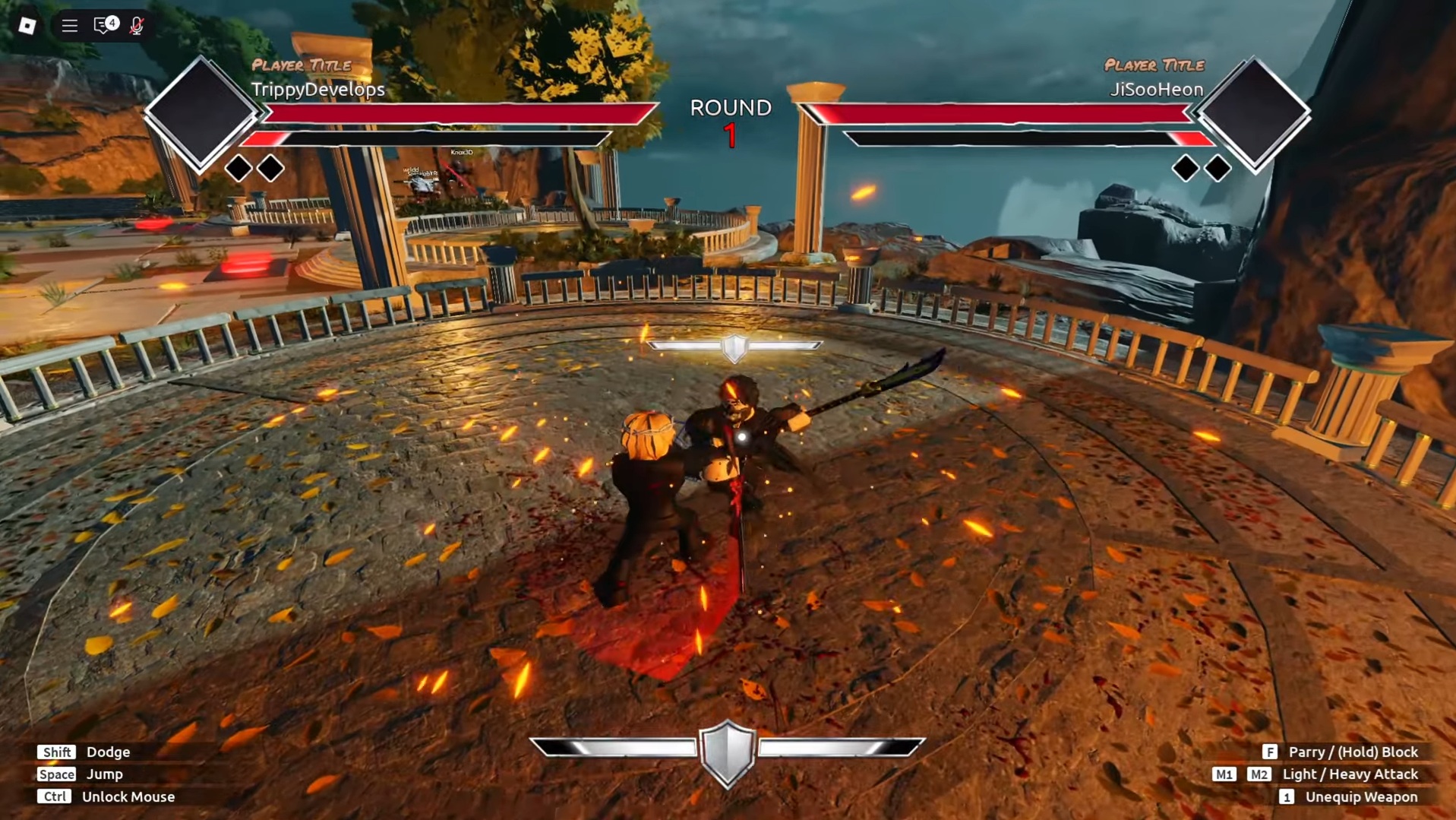The width and height of the screenshot is (1456, 820).
Task: Select the M1 Light Attack keybind label
Action: click(x=1224, y=774)
